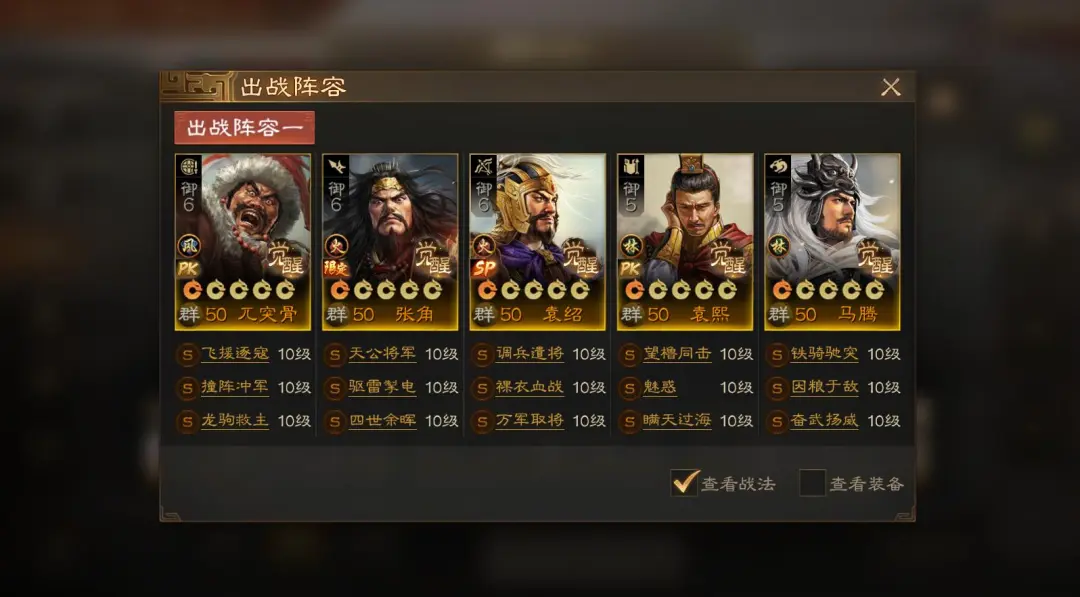Image resolution: width=1080 pixels, height=597 pixels.
Task: View the 龙驹救主 skill
Action: 235,421
